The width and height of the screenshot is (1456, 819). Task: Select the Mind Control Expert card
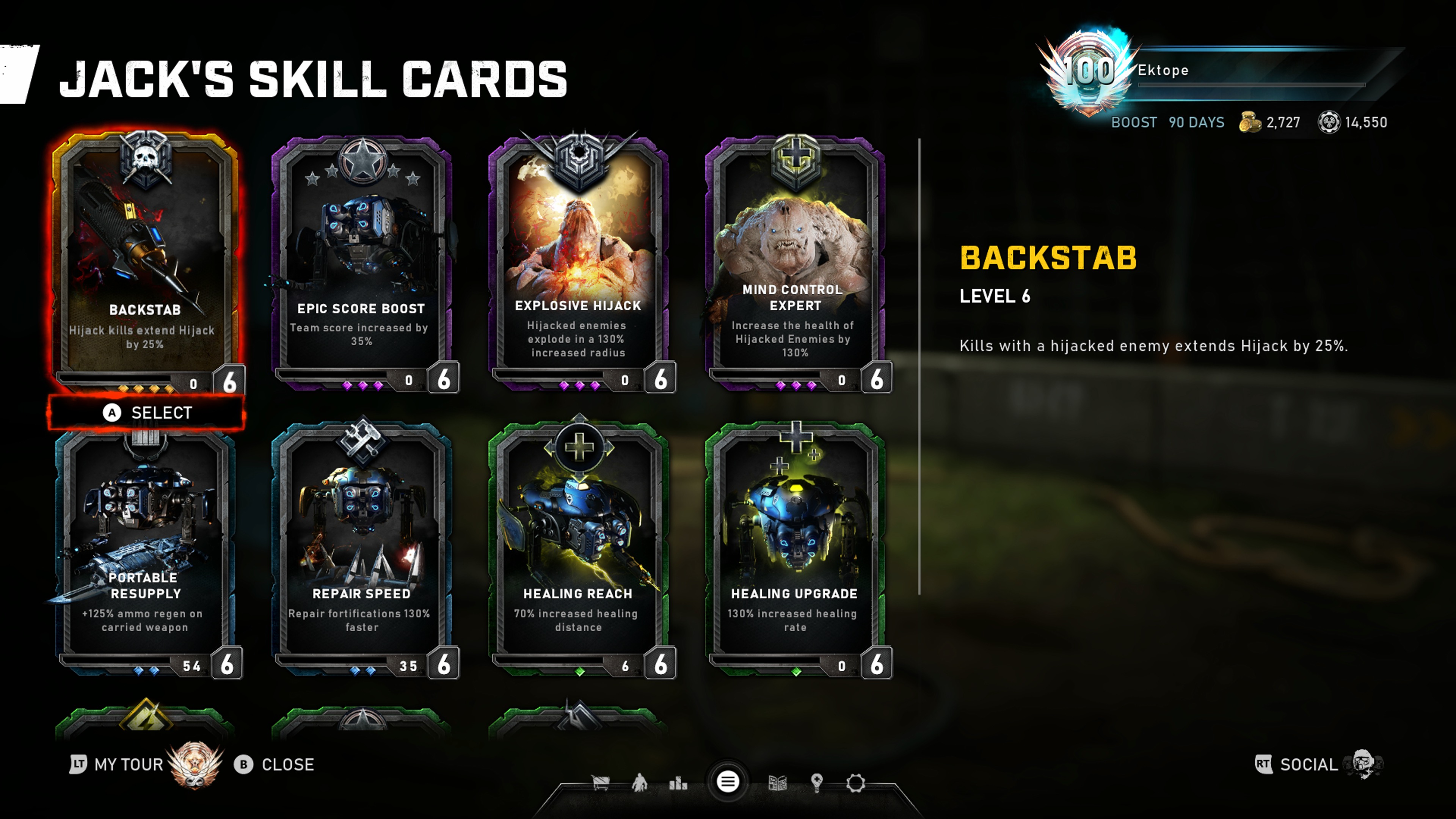[x=795, y=260]
